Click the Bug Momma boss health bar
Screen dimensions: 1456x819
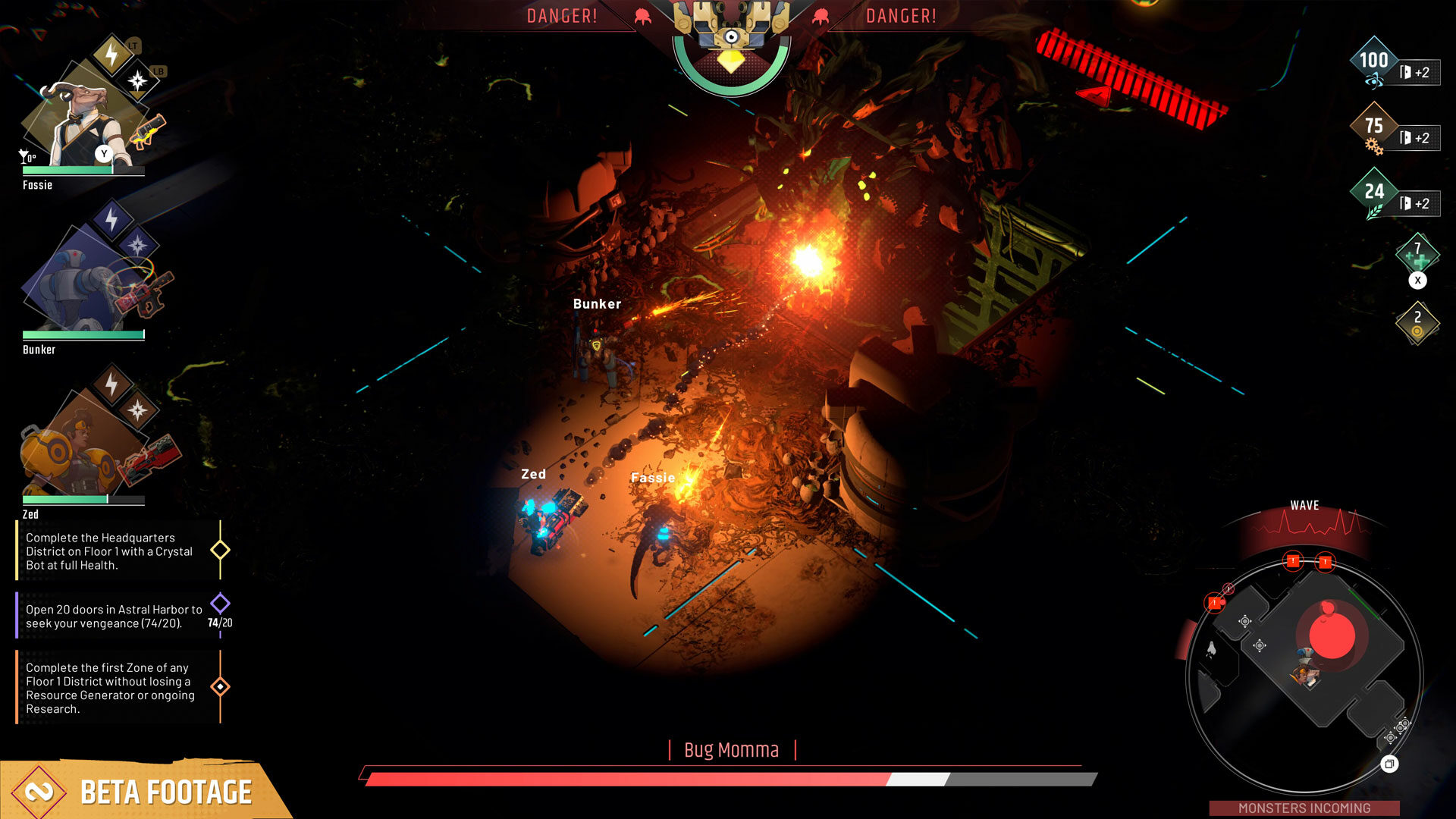tap(728, 779)
